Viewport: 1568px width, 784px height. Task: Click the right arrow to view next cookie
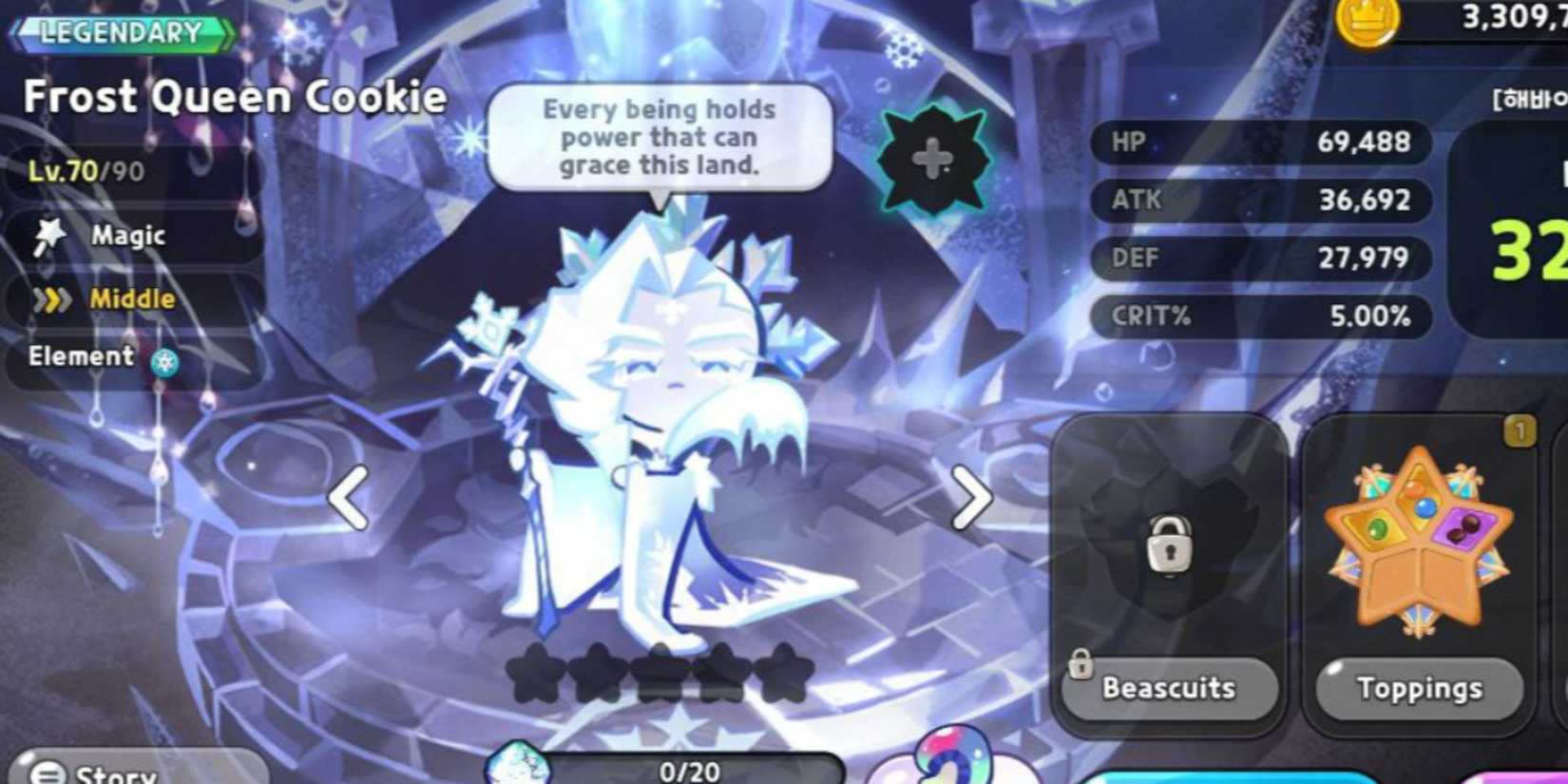coord(971,497)
